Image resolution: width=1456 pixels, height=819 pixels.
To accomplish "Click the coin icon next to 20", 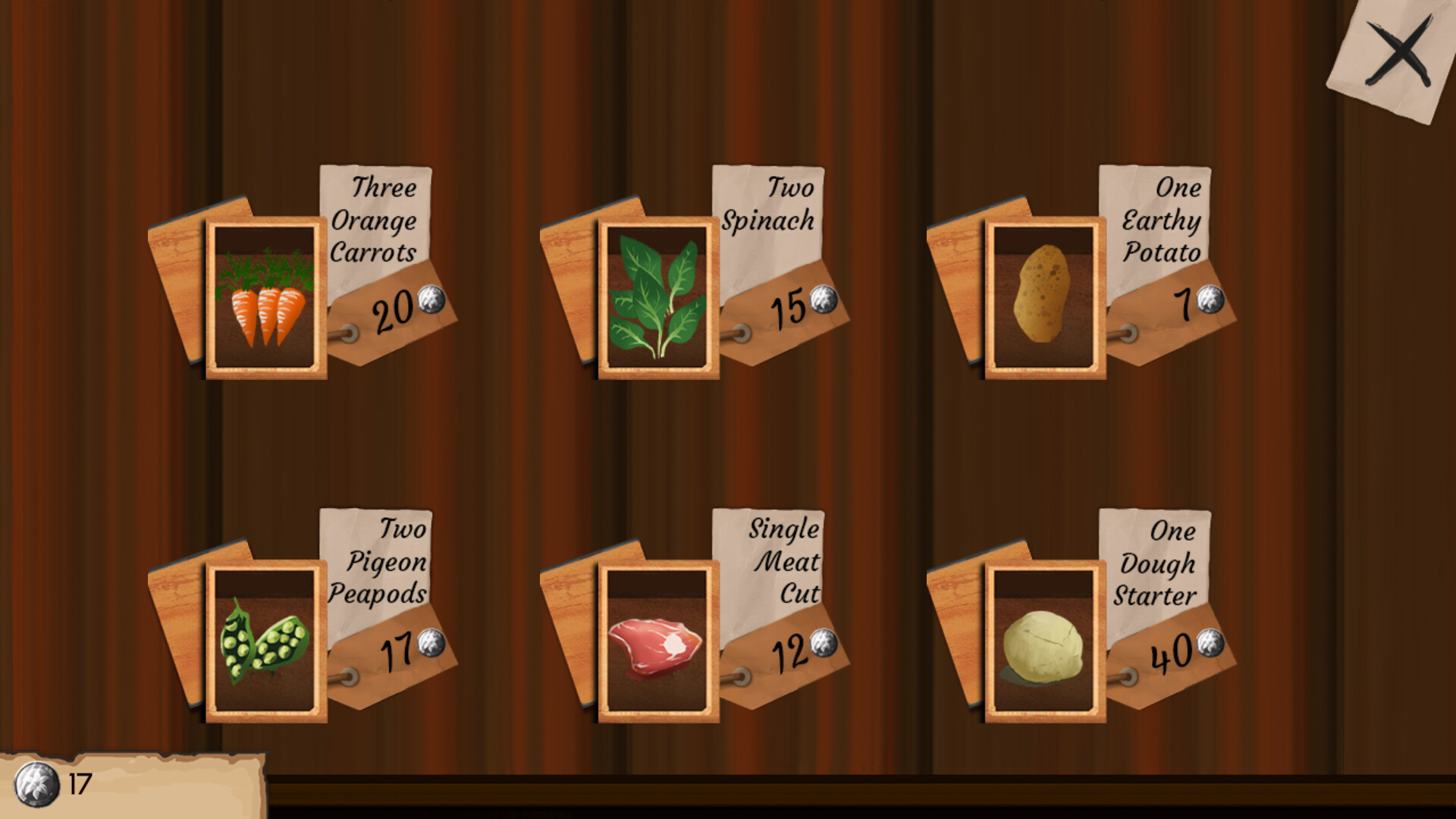I will point(433,301).
